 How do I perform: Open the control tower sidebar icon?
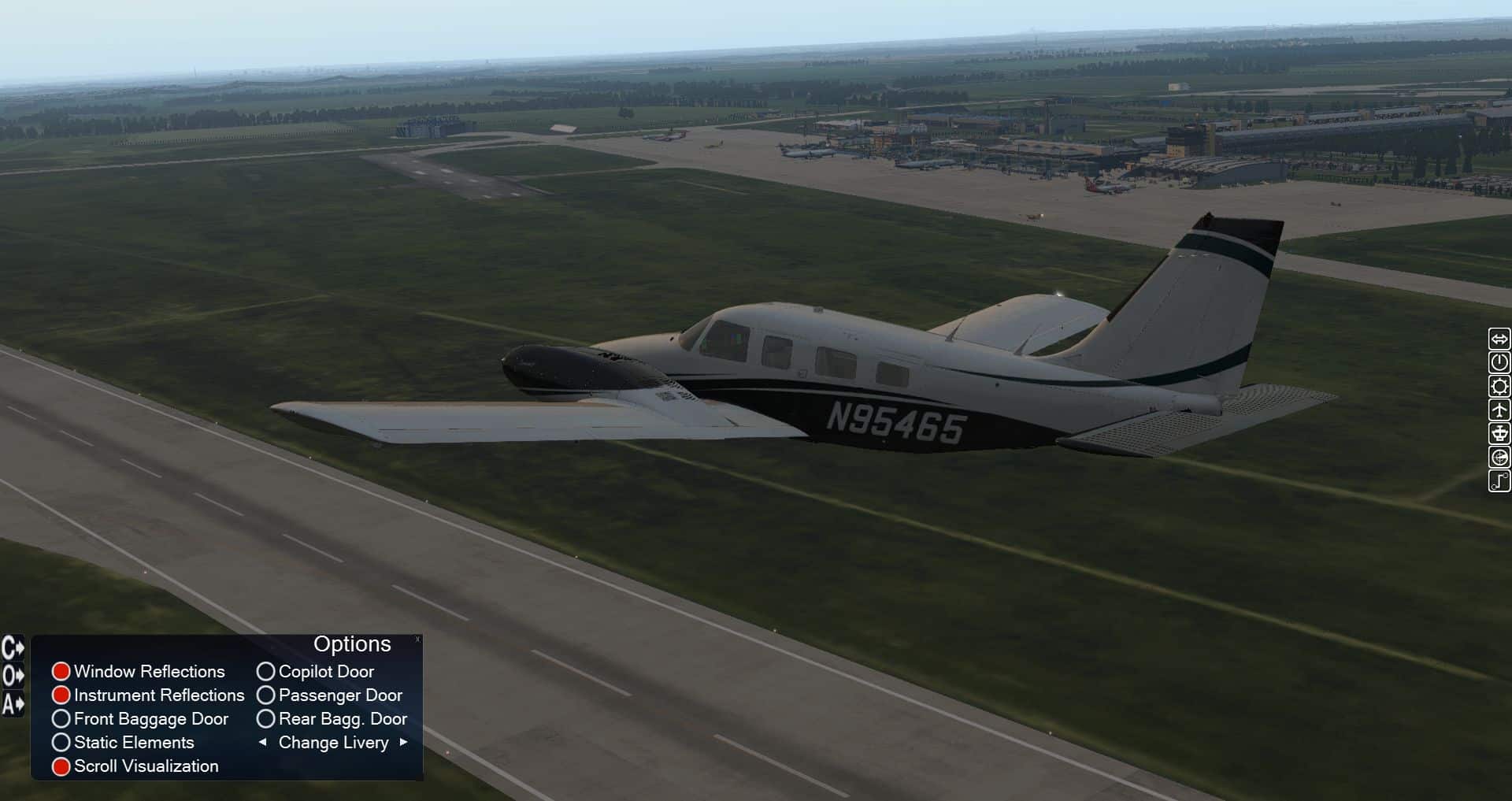point(1499,433)
